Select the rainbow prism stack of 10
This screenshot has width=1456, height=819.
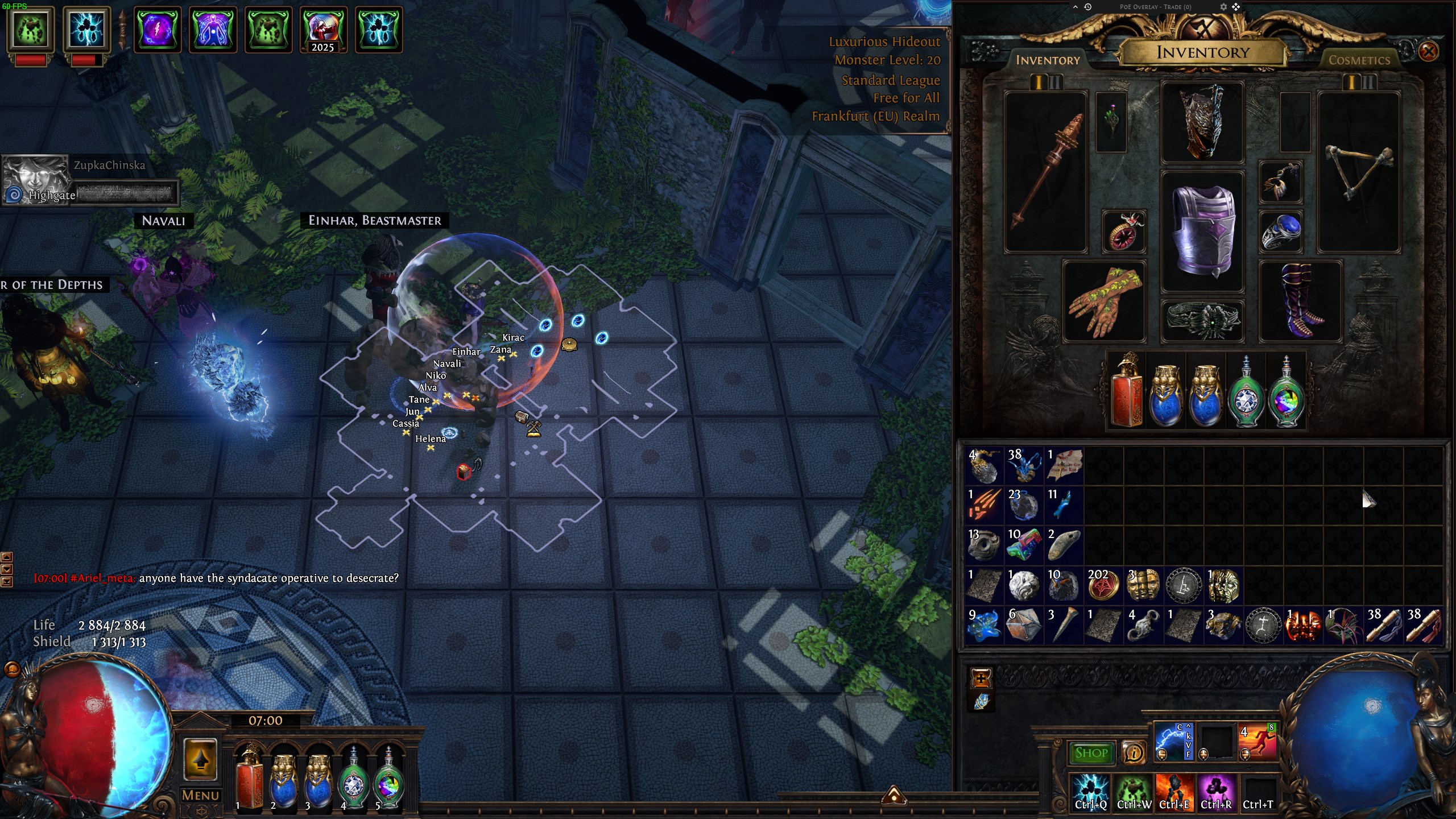pyautogui.click(x=1024, y=545)
